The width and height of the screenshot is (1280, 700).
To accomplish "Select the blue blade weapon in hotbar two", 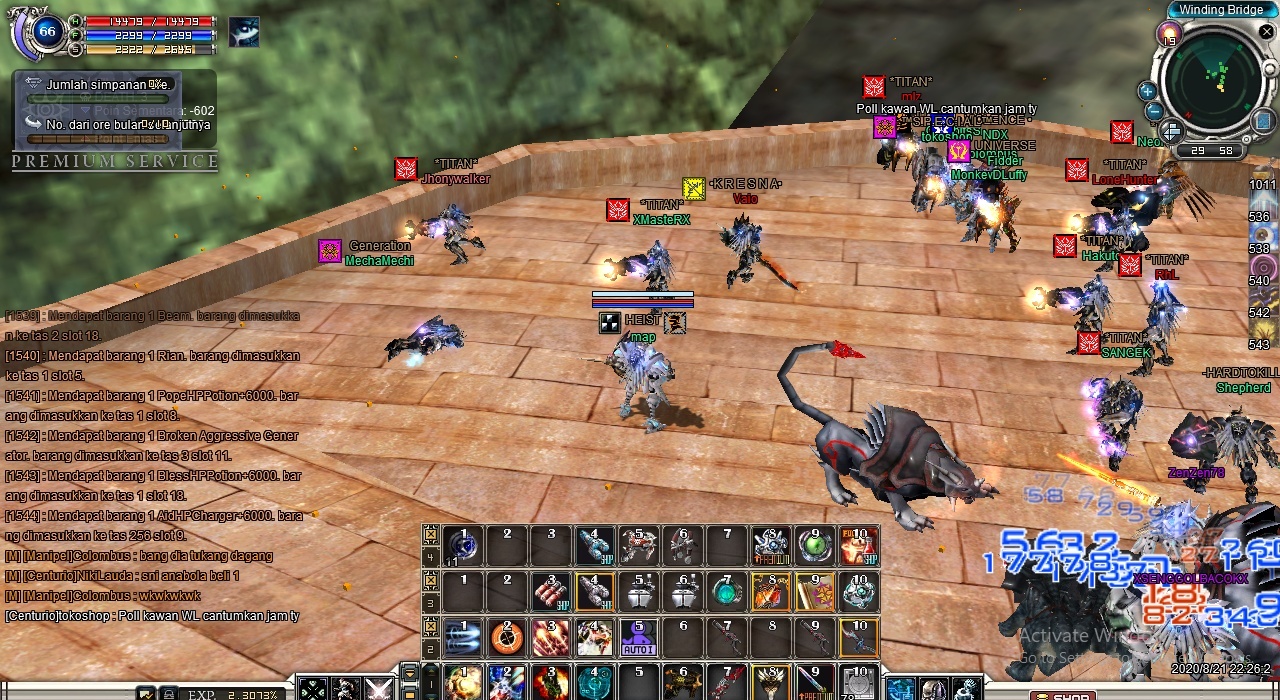I will click(x=859, y=637).
